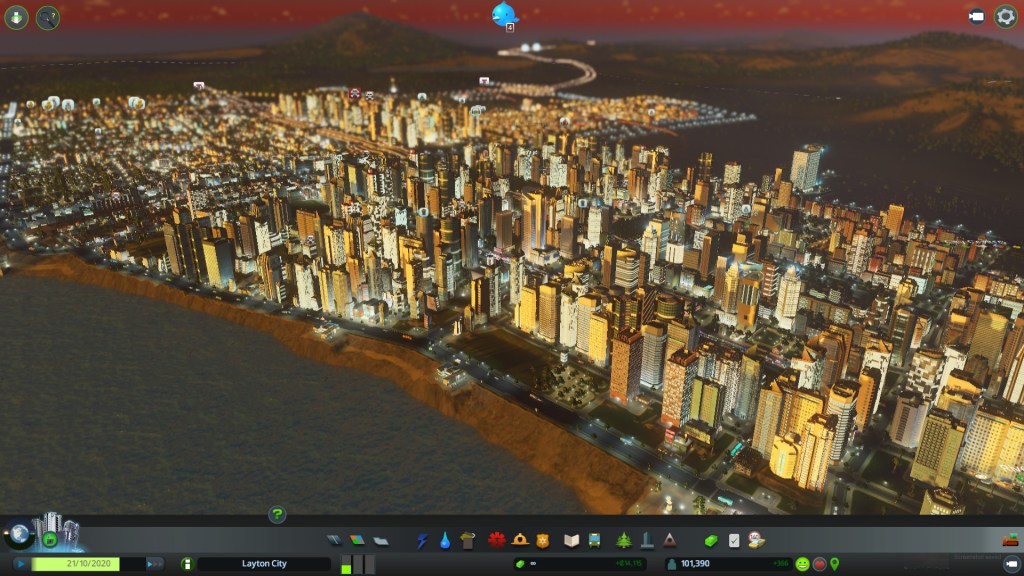Open the fire department menu
1024x576 pixels.
[520, 541]
